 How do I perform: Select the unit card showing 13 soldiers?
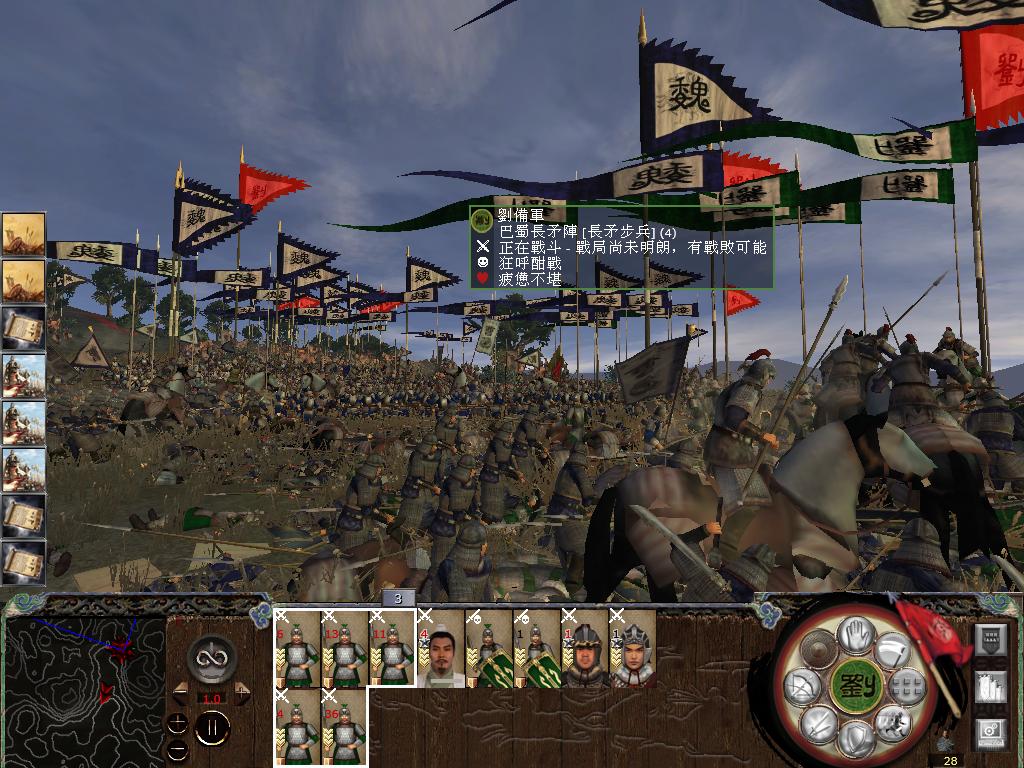[x=345, y=648]
